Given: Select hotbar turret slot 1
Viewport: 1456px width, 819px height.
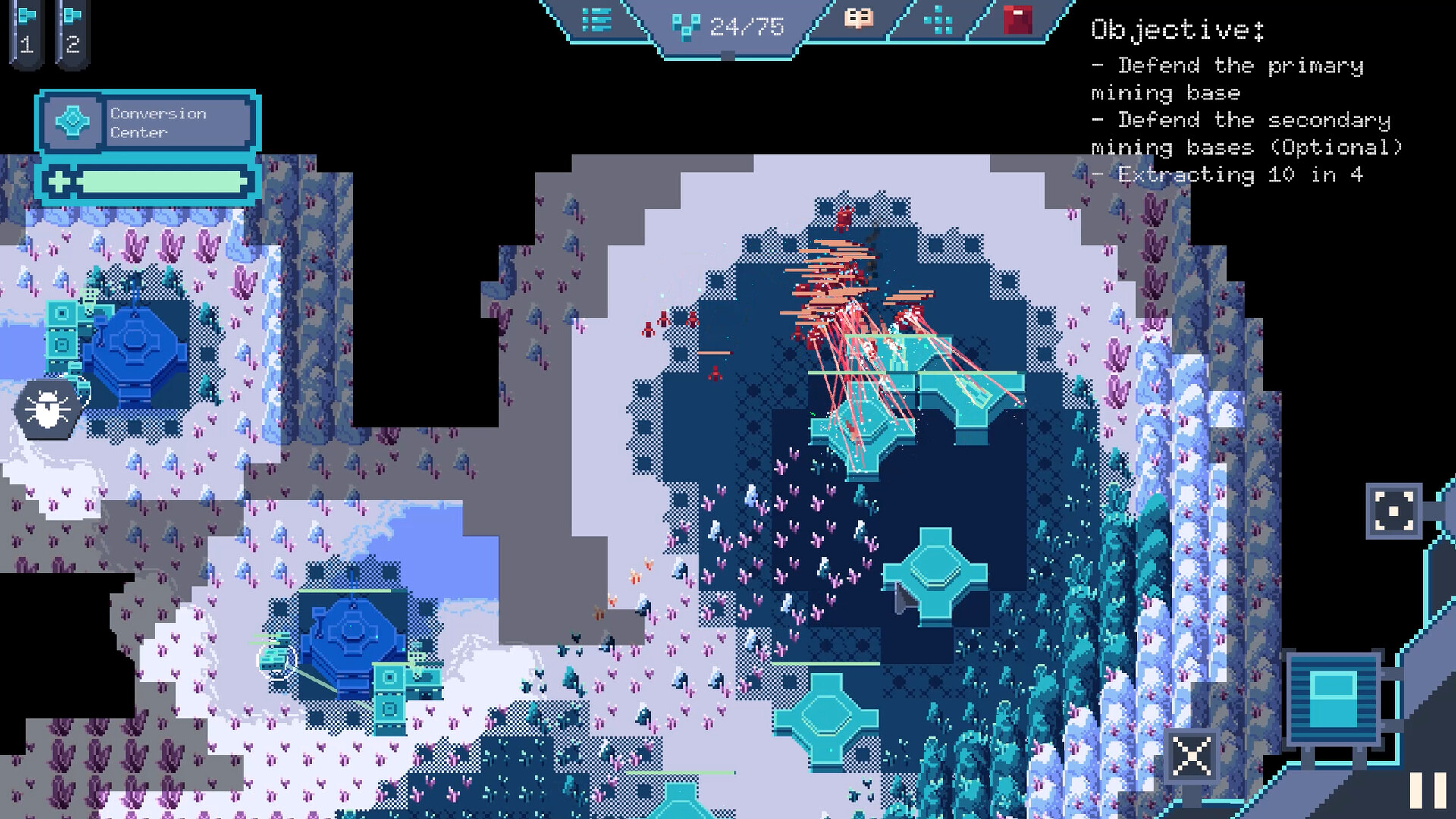Looking at the screenshot, I should (x=27, y=30).
